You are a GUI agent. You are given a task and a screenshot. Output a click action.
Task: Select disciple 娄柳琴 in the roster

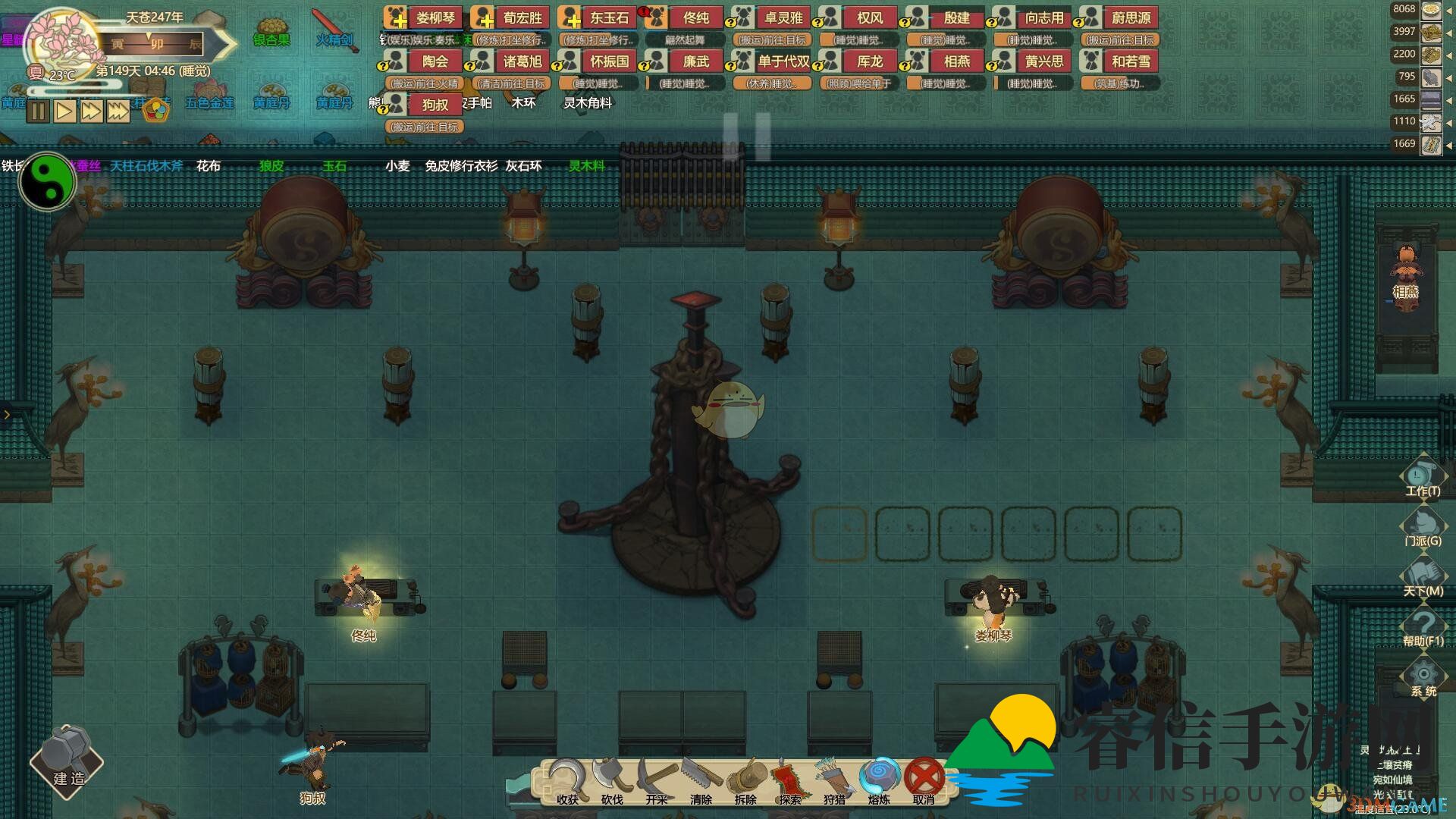point(435,17)
